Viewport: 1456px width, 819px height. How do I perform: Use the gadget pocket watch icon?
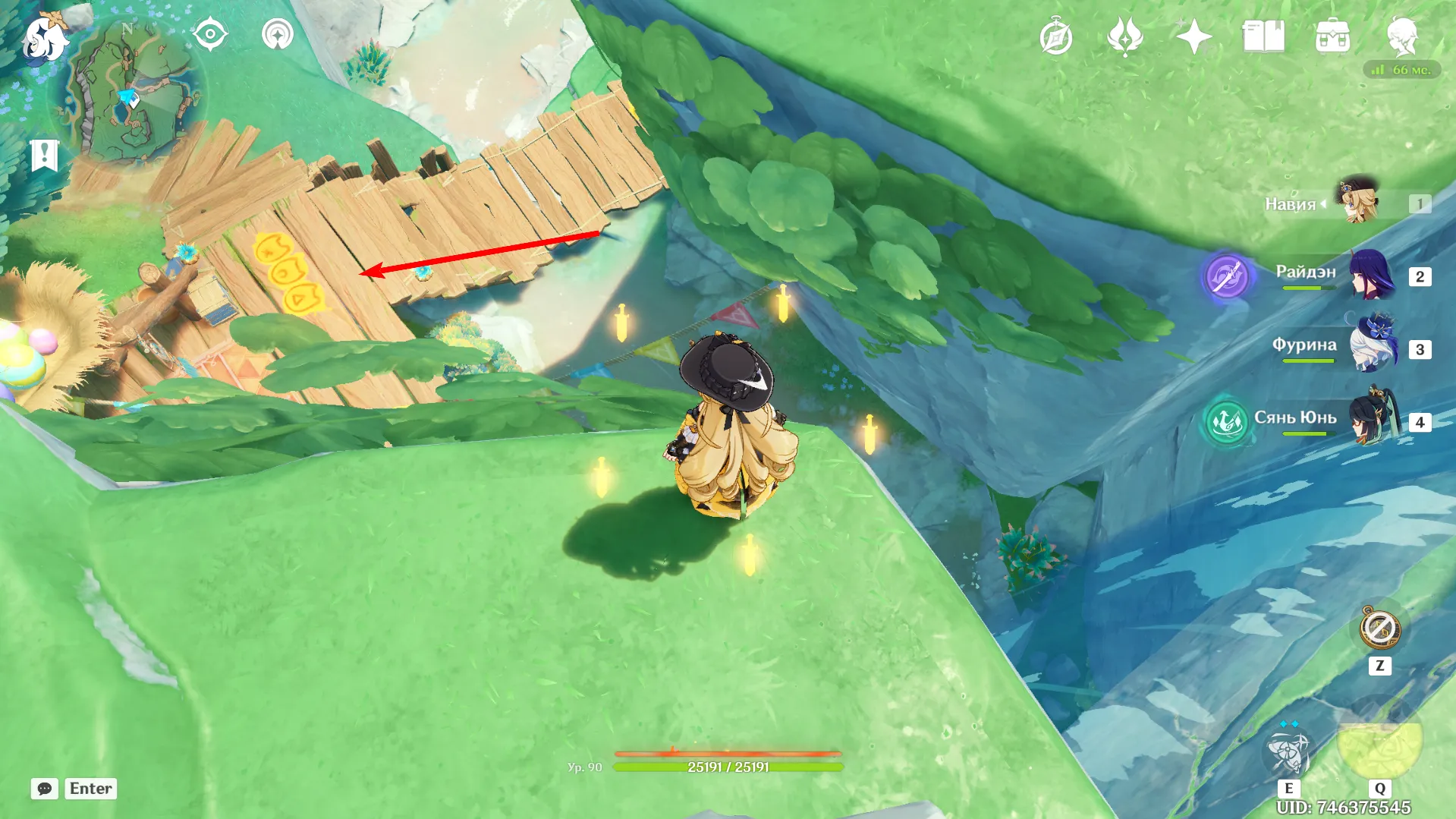[1379, 629]
